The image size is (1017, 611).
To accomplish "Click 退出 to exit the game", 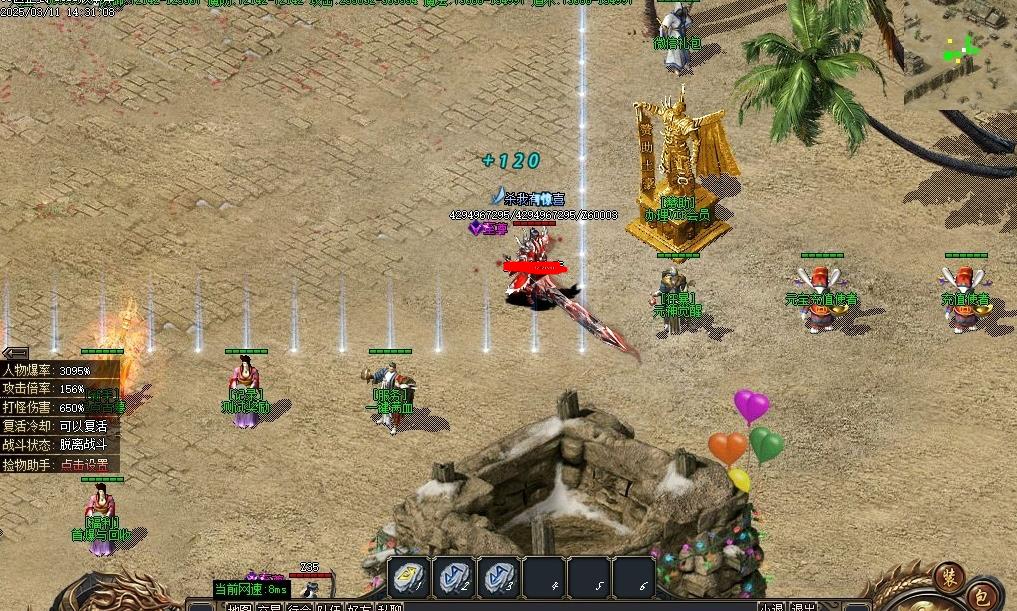I will point(803,606).
